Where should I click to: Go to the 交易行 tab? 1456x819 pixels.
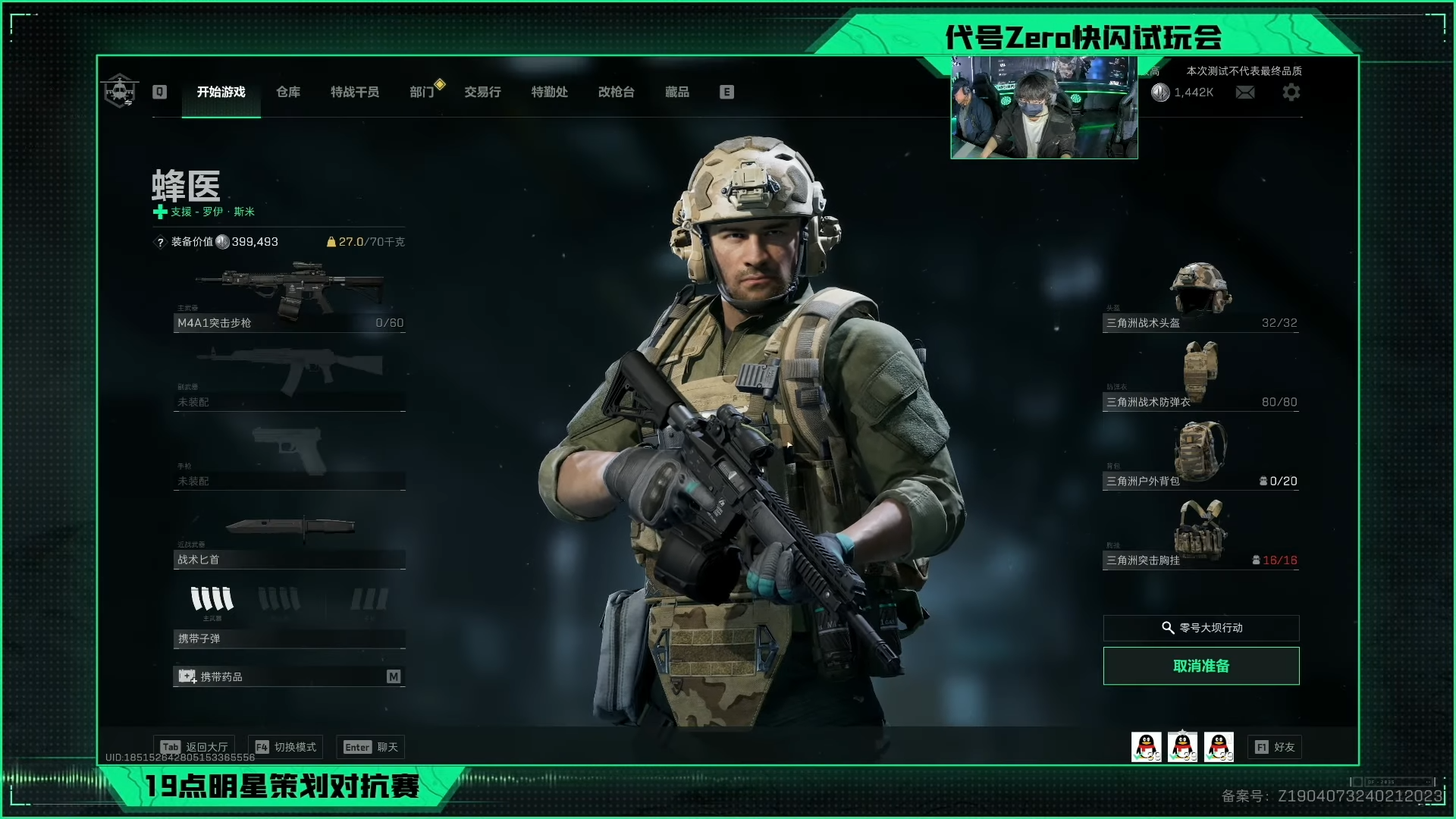click(482, 92)
